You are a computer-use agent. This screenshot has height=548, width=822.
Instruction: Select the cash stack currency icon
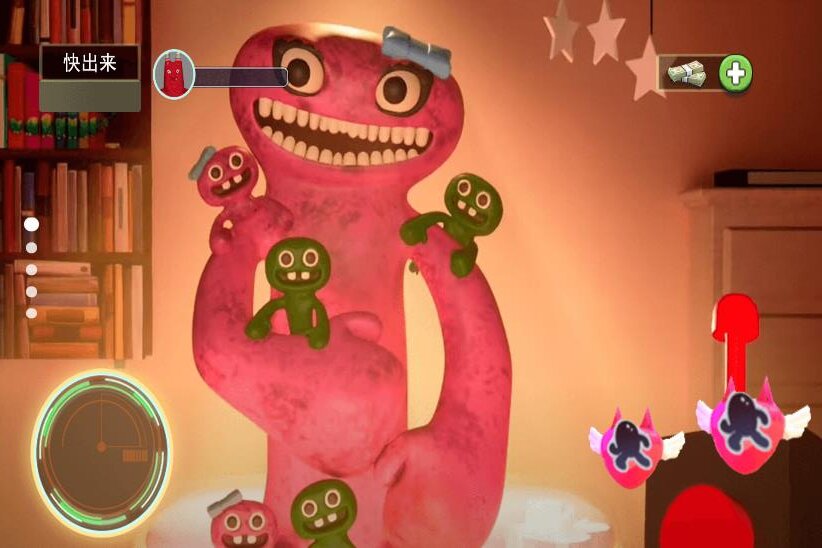tap(687, 73)
